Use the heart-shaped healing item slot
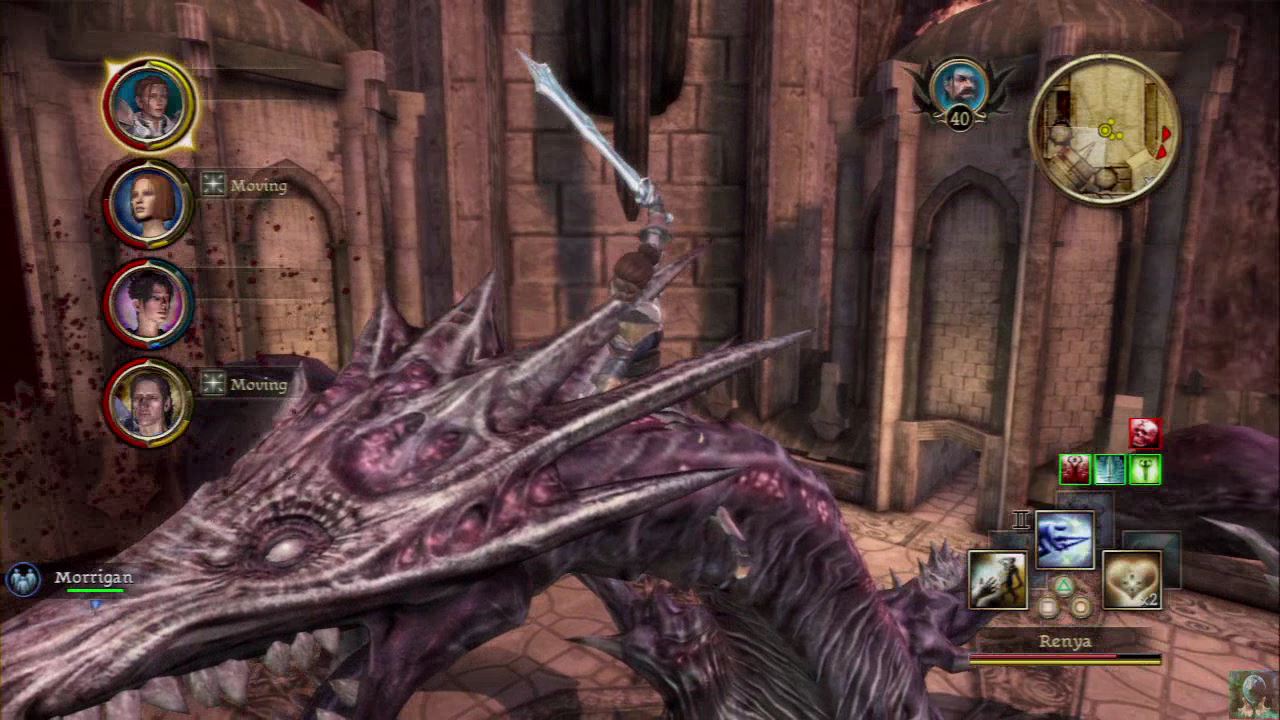The height and width of the screenshot is (720, 1280). (x=1132, y=580)
